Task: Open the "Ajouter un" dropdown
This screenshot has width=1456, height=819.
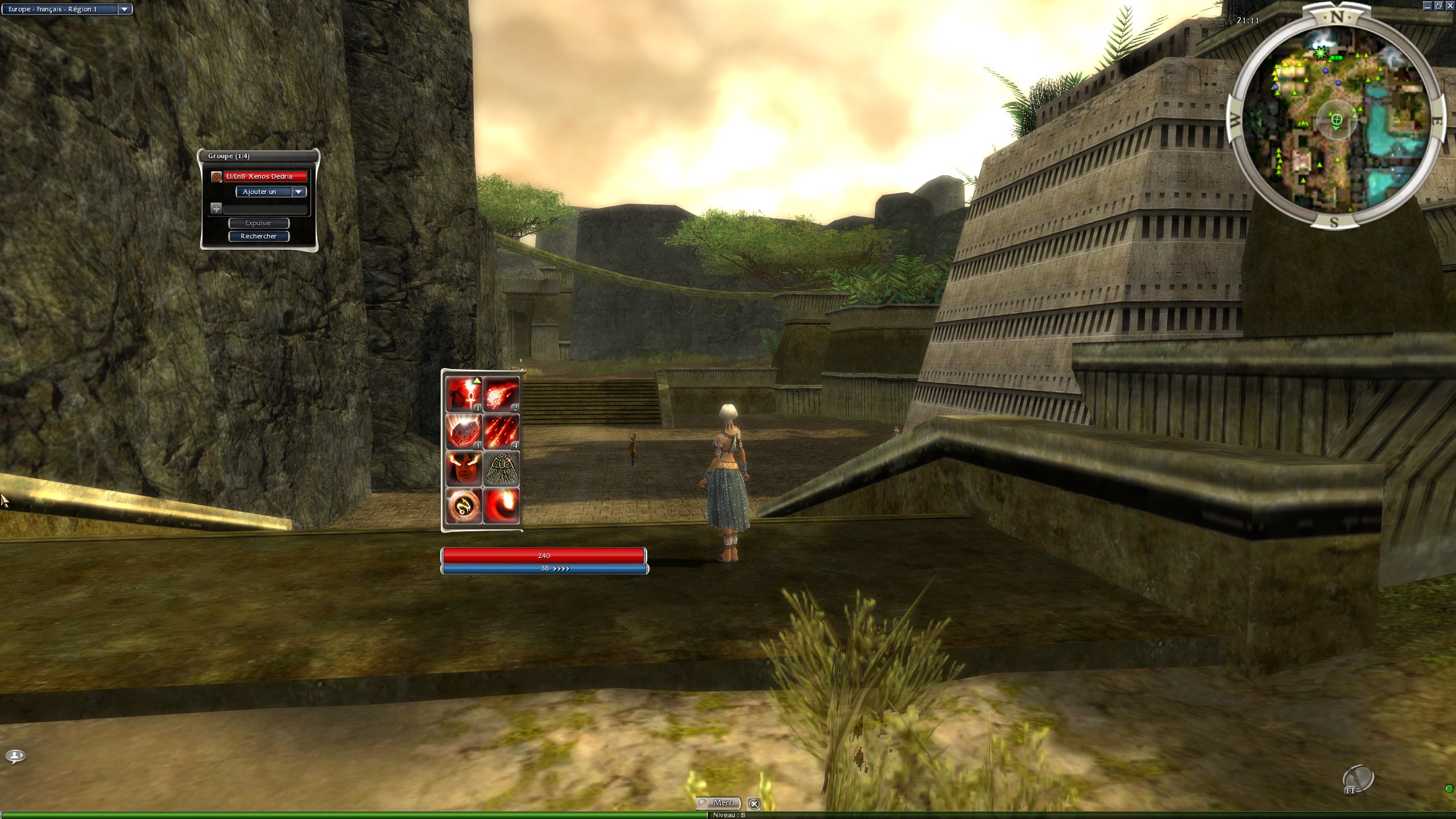Action: tap(299, 192)
